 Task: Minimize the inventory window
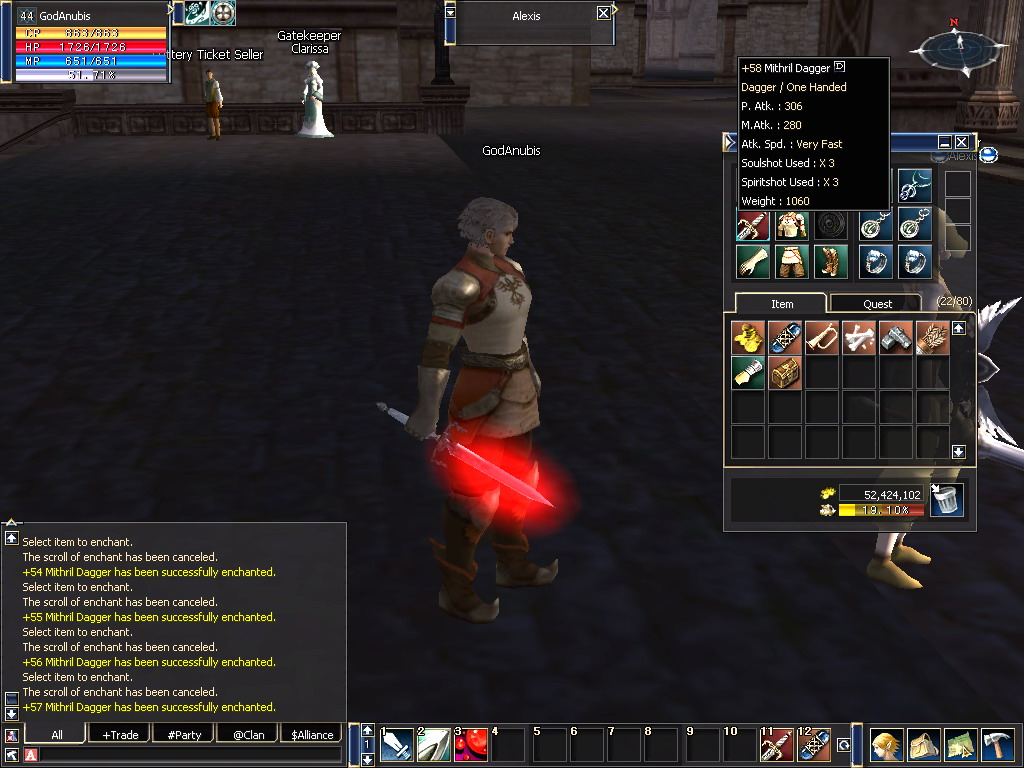pyautogui.click(x=944, y=143)
